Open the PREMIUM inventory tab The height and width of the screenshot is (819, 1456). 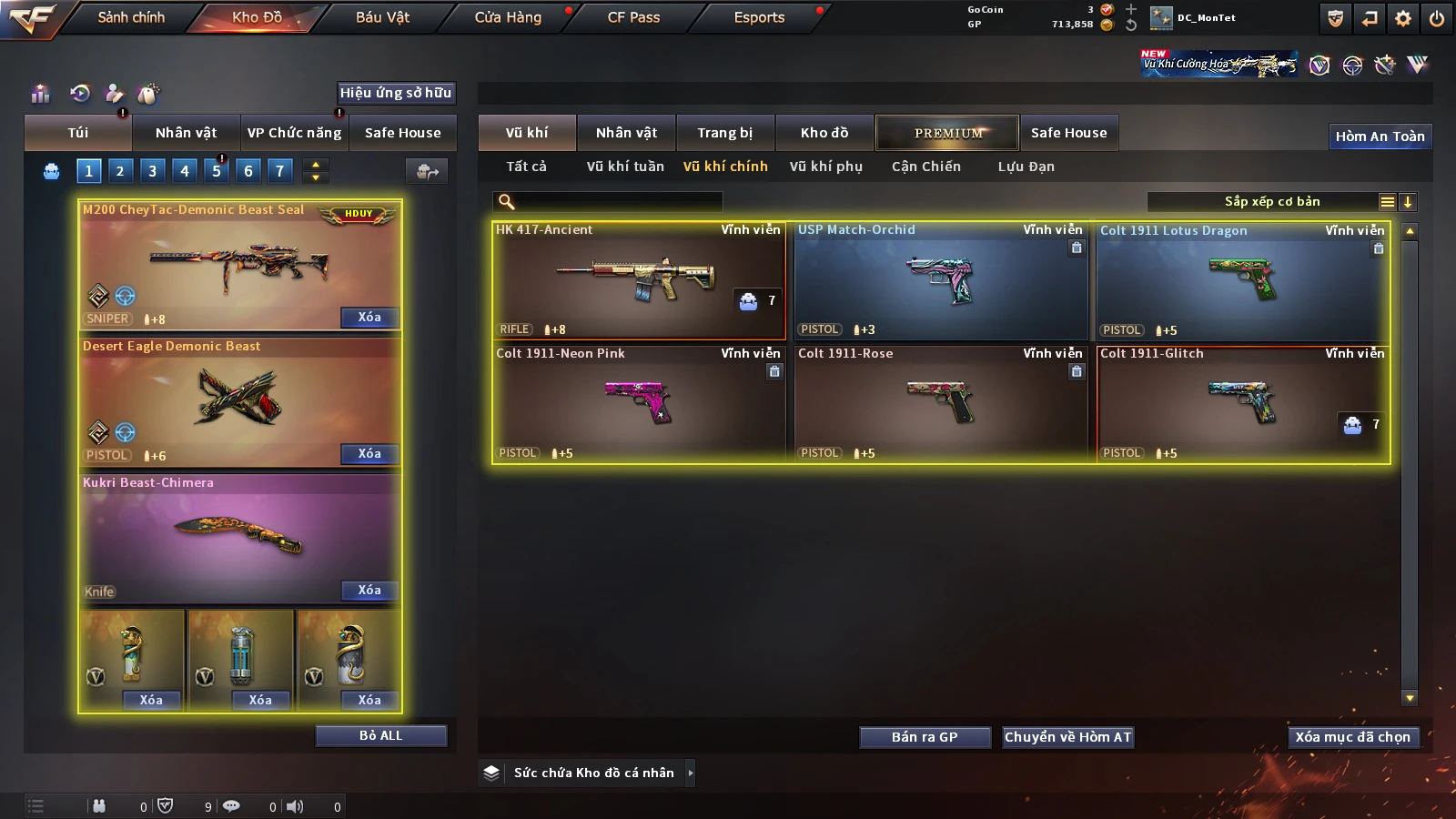point(947,133)
